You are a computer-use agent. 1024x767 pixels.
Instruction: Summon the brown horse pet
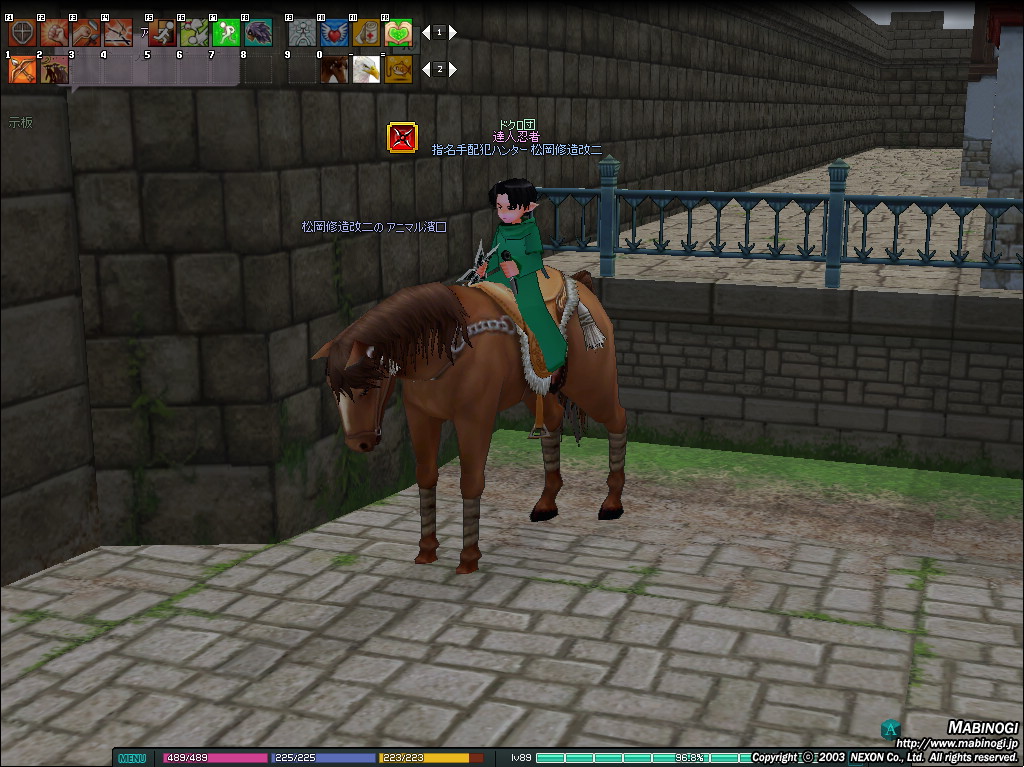[x=334, y=69]
